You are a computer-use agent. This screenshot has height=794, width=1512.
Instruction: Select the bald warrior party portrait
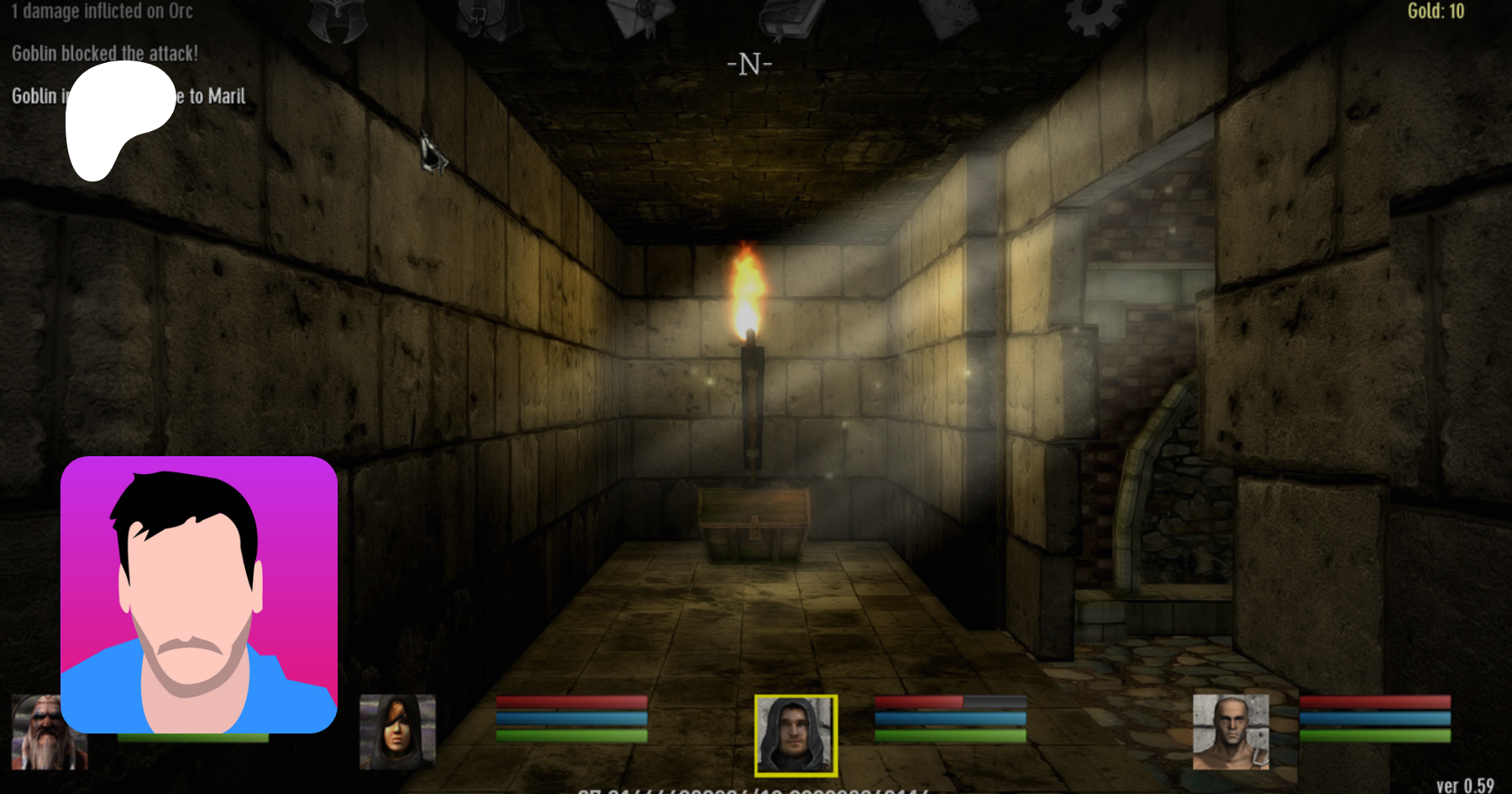1231,731
